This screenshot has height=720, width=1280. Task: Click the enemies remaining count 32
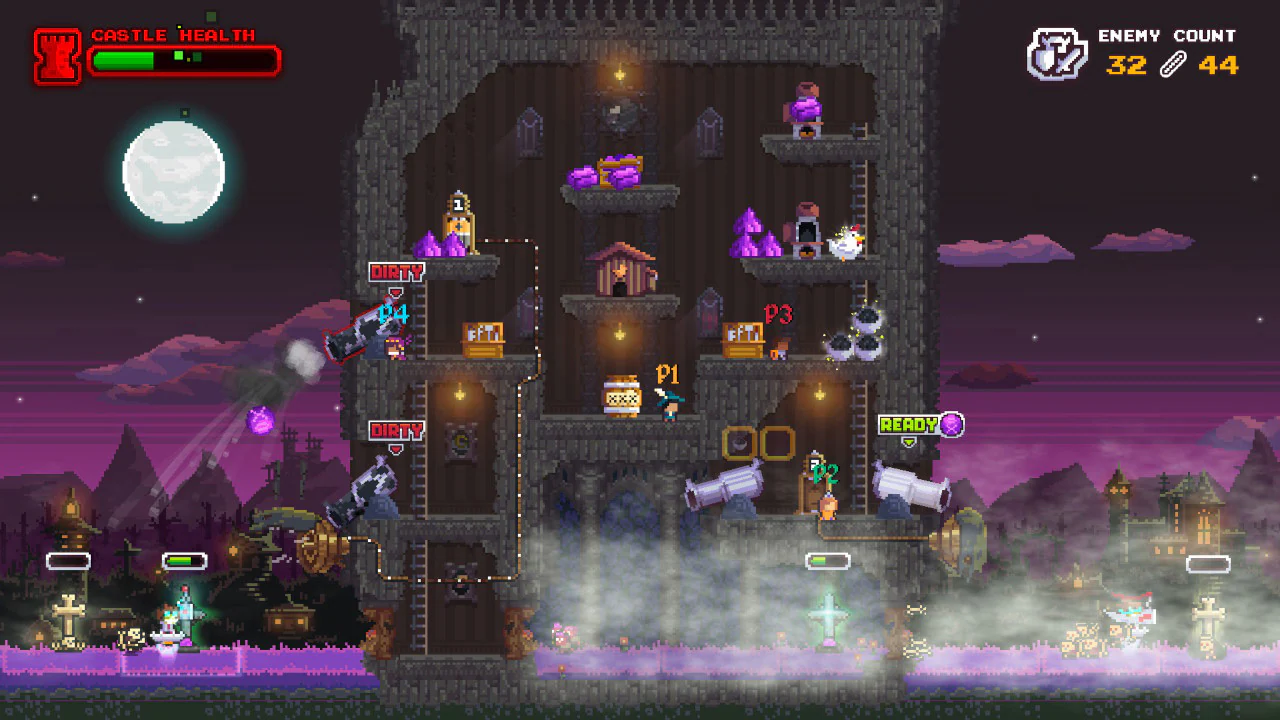[1128, 67]
